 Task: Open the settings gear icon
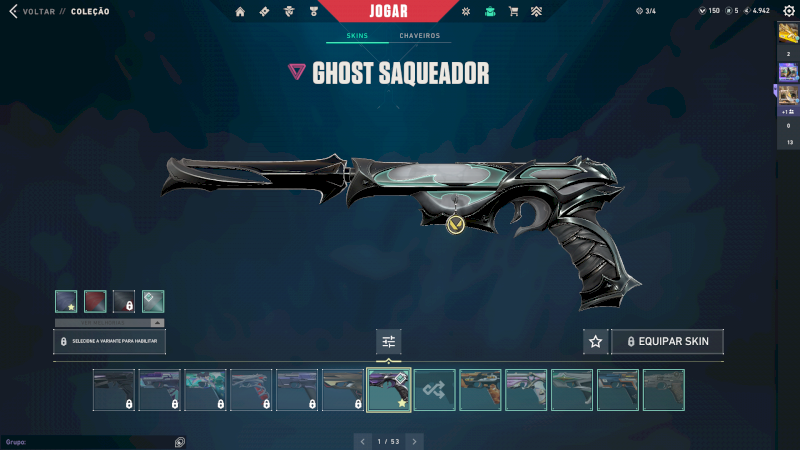788,11
